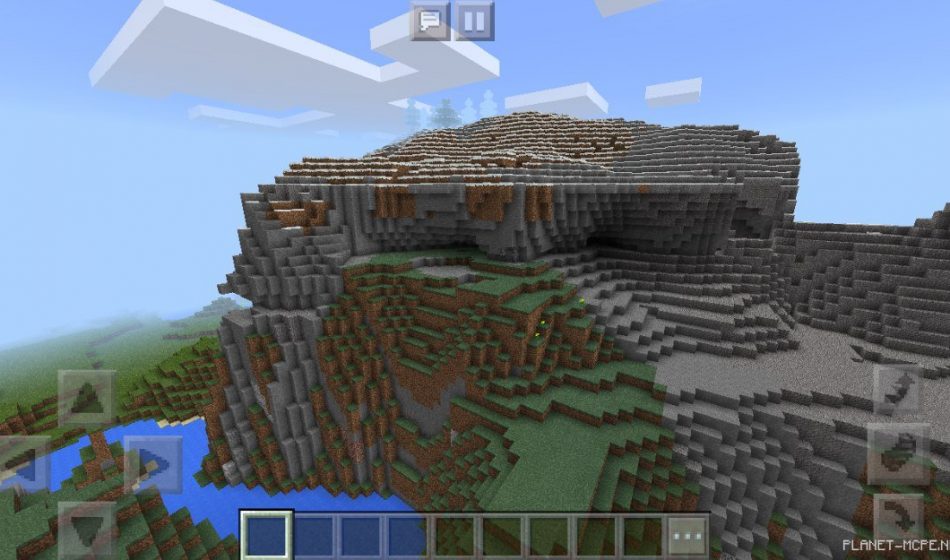950x560 pixels.
Task: Pause the game with the pause button
Action: pyautogui.click(x=475, y=21)
